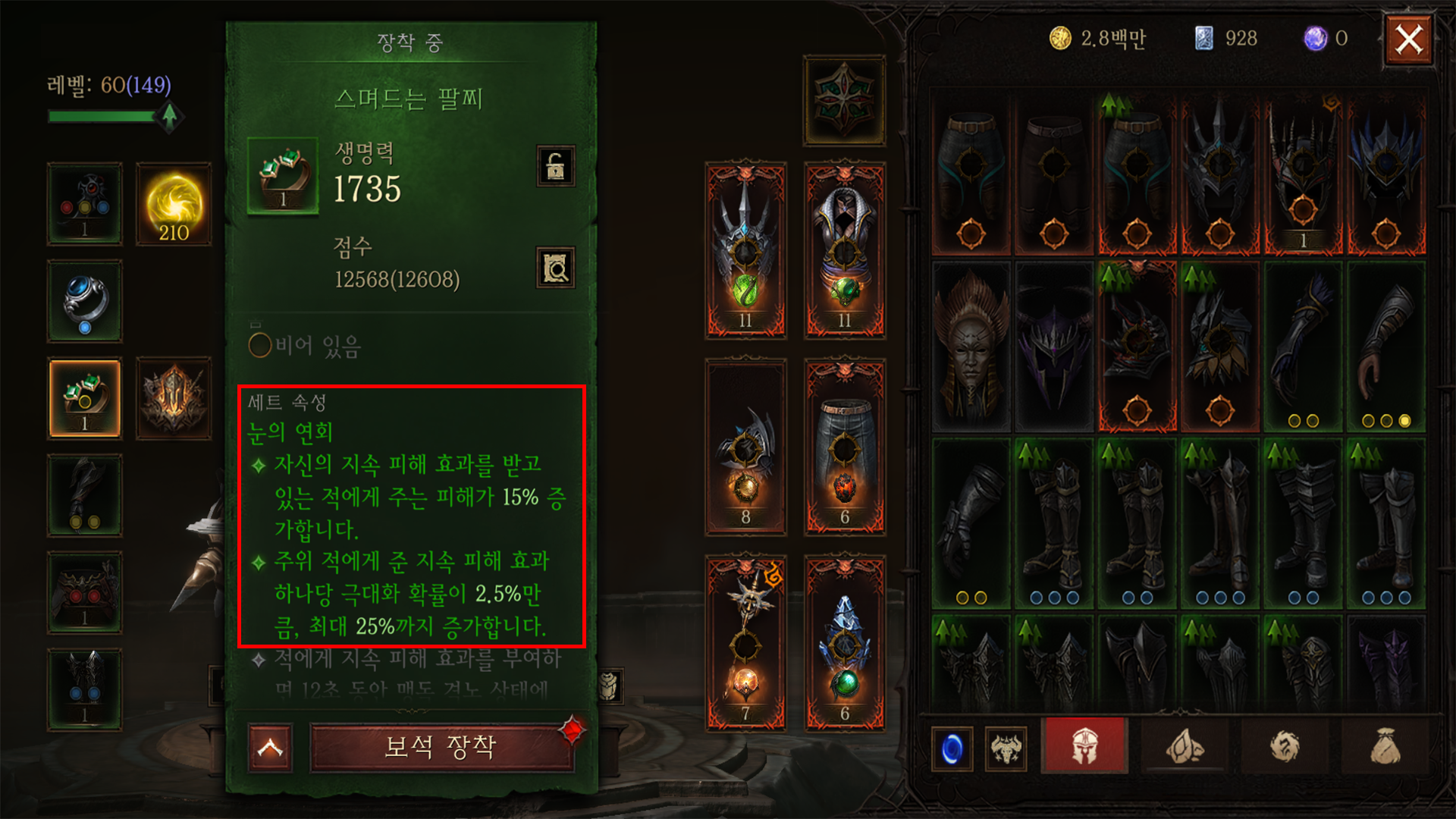This screenshot has width=1456, height=819.
Task: Select the equipped pants with level 6 gem
Action: tap(844, 447)
